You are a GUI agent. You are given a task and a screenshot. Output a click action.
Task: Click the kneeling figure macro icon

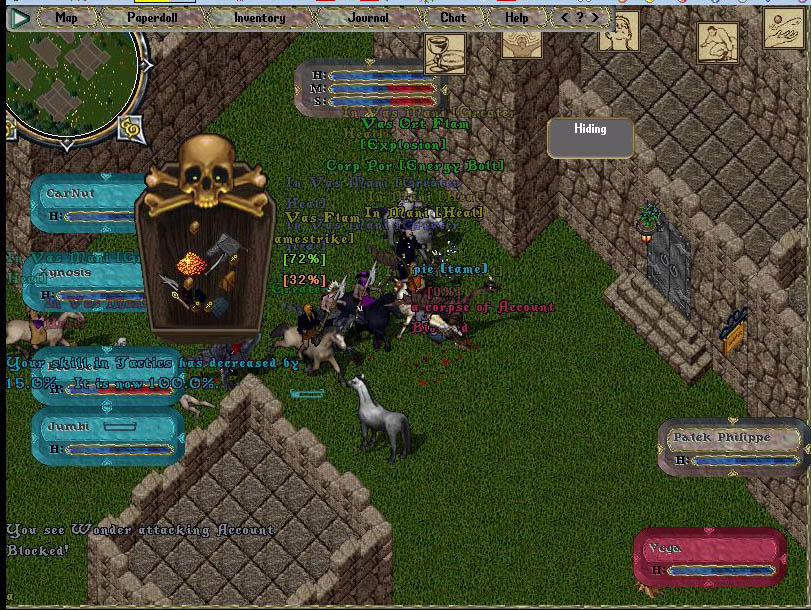tap(717, 43)
